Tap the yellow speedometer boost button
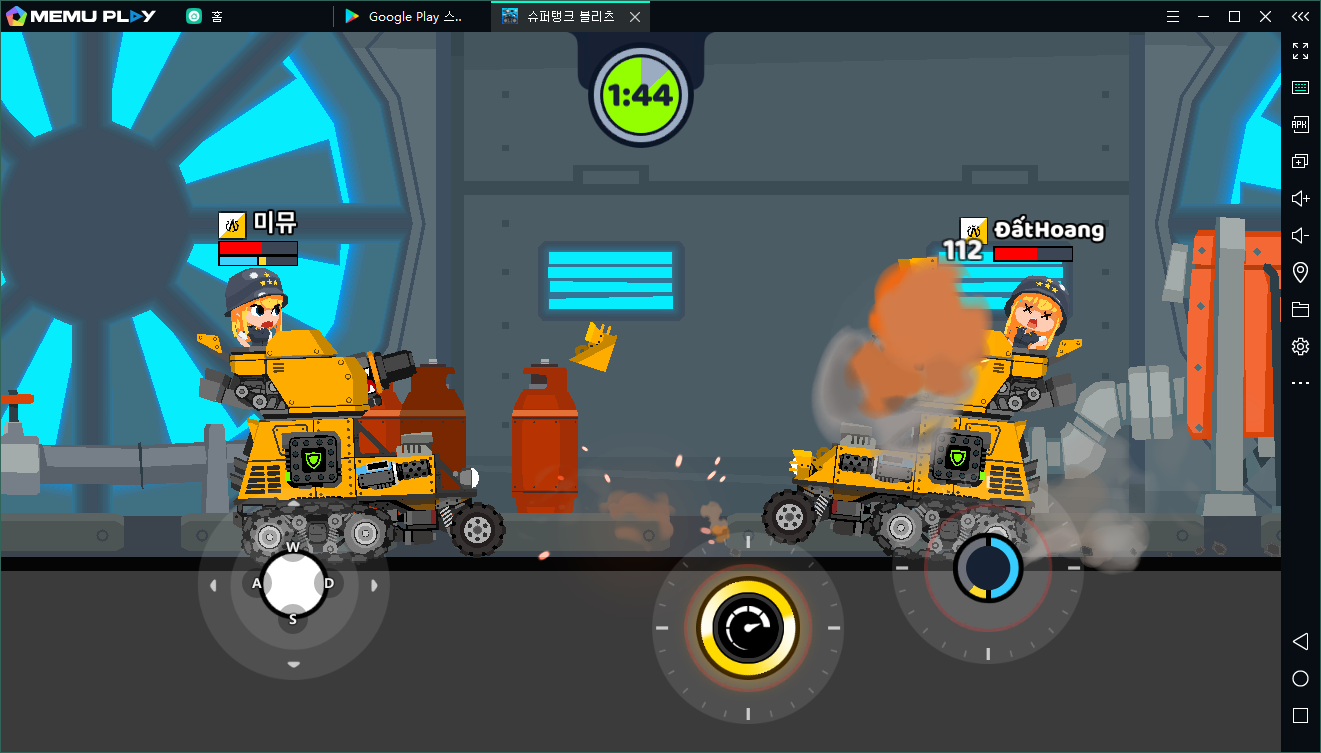 748,628
